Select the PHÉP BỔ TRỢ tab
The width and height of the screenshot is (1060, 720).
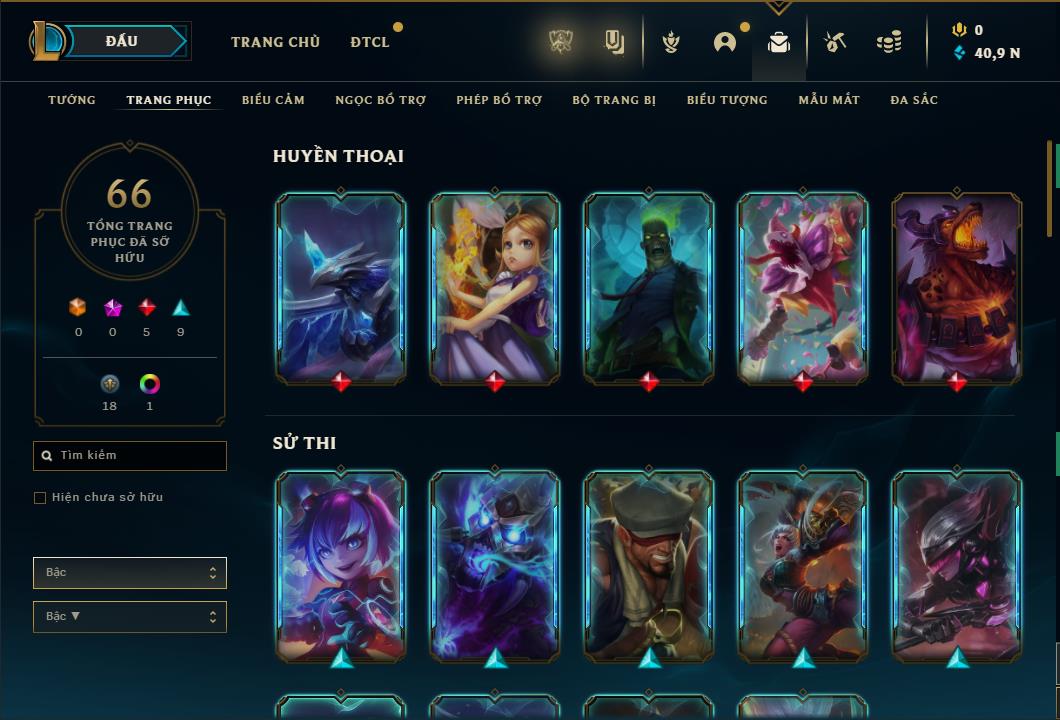click(499, 100)
